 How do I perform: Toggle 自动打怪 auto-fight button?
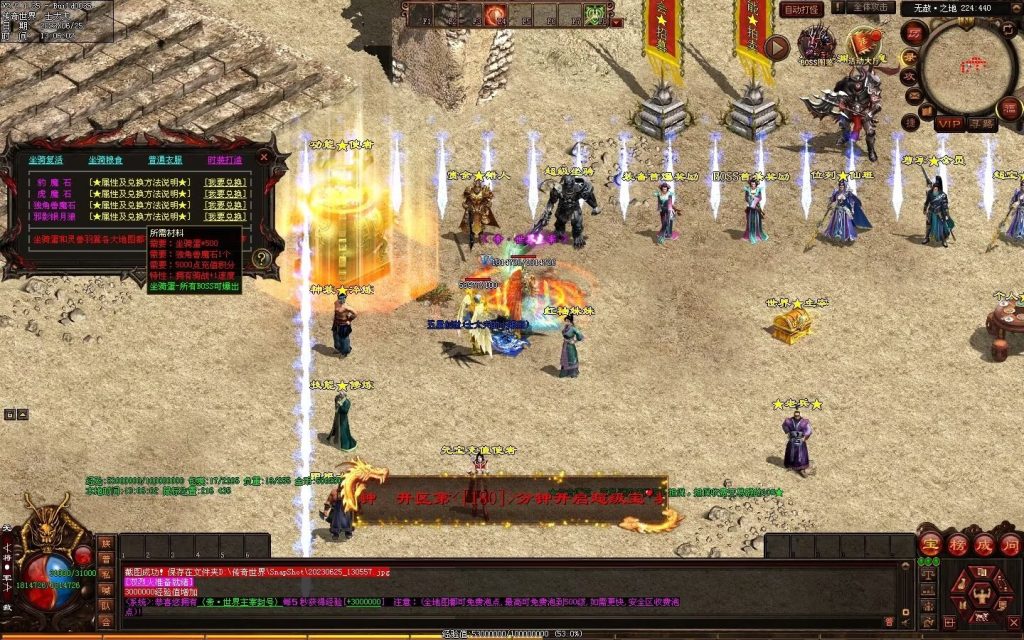[x=802, y=9]
